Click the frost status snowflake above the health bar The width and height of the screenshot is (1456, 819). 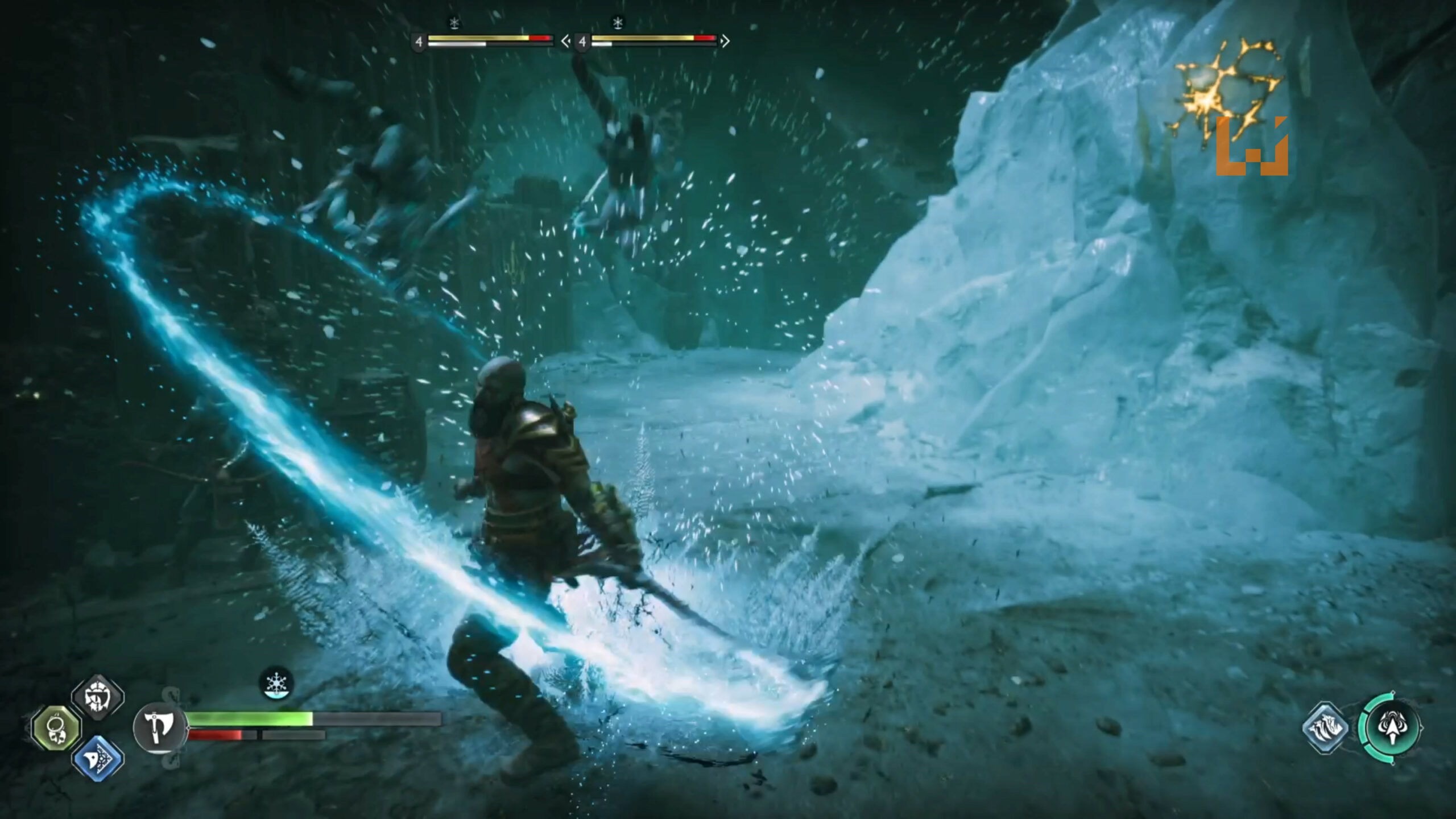click(x=276, y=683)
